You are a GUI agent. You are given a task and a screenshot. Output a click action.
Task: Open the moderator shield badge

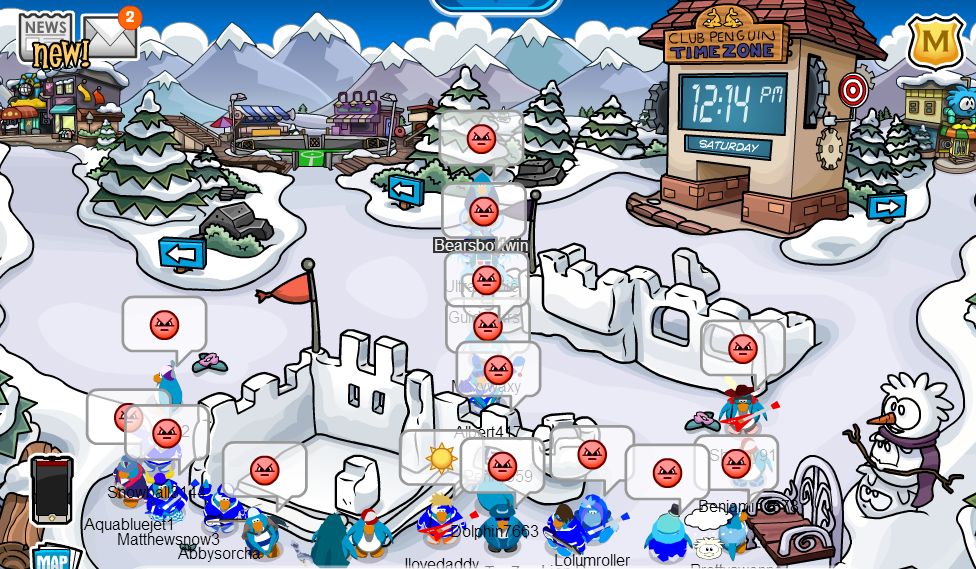coord(935,42)
